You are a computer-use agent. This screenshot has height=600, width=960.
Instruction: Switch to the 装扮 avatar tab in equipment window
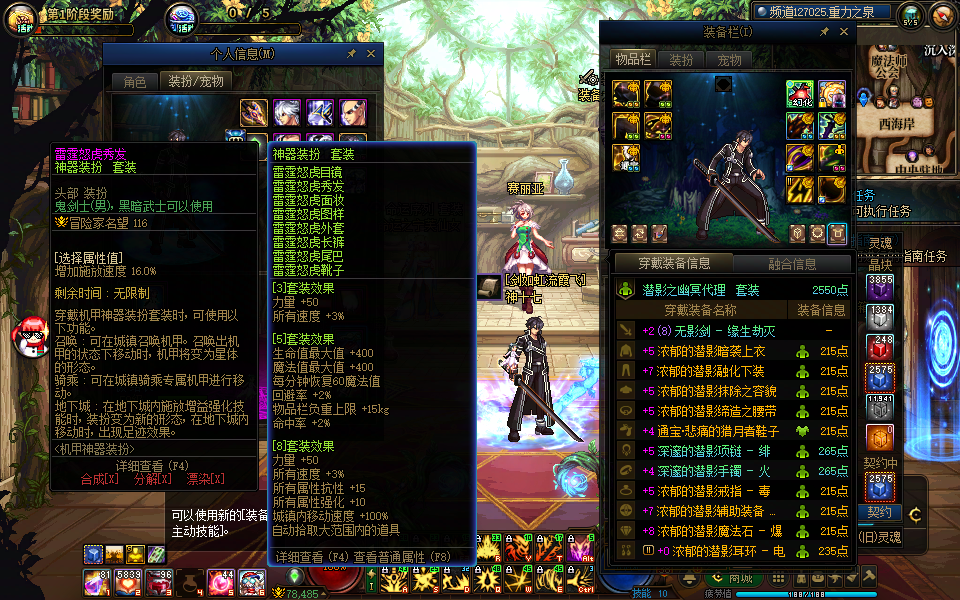pyautogui.click(x=681, y=60)
